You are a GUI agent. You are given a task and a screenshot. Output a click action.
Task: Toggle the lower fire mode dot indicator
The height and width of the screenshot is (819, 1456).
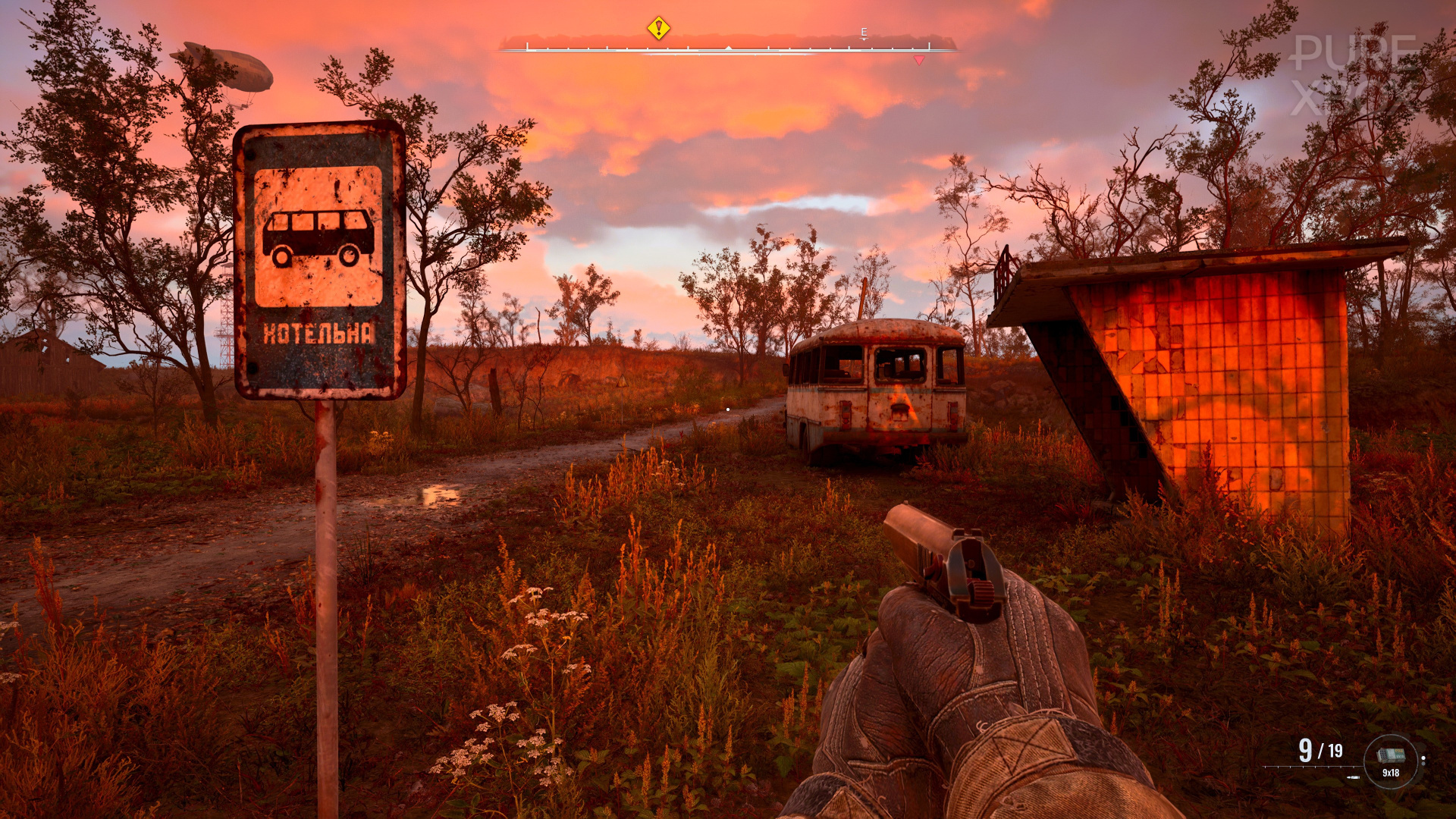click(x=1423, y=764)
